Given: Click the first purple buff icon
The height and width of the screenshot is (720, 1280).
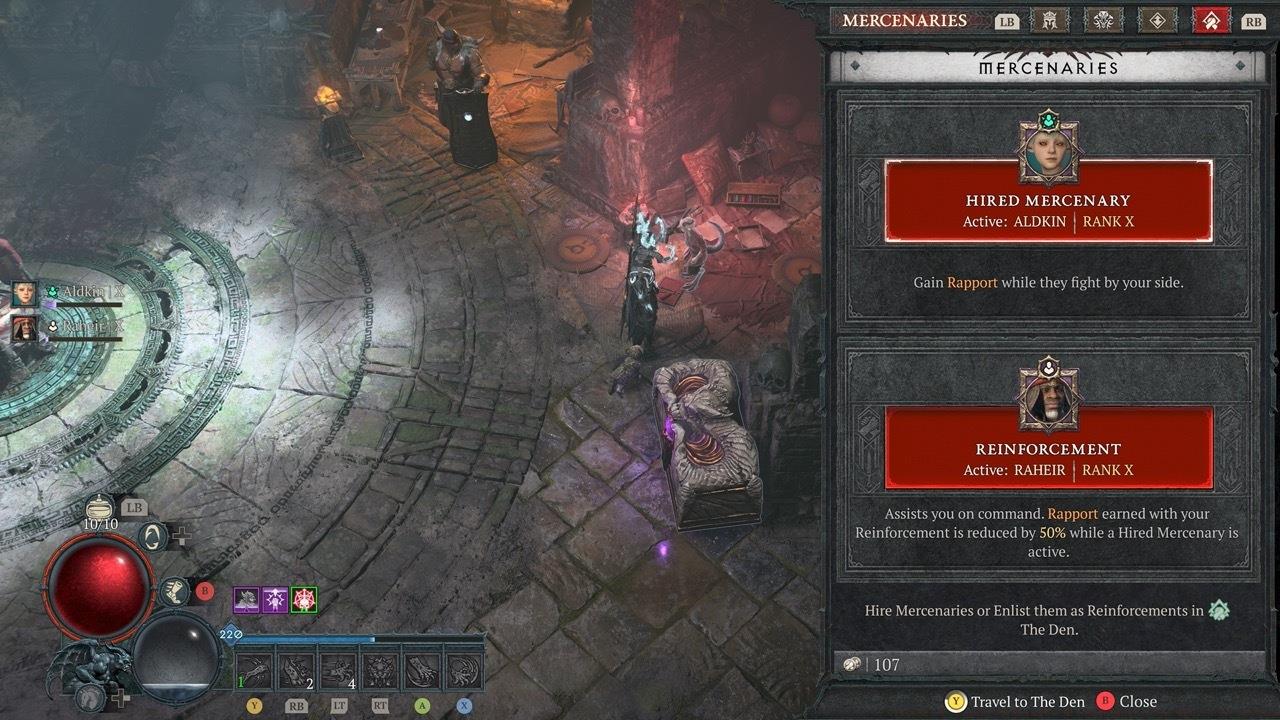Looking at the screenshot, I should point(247,600).
